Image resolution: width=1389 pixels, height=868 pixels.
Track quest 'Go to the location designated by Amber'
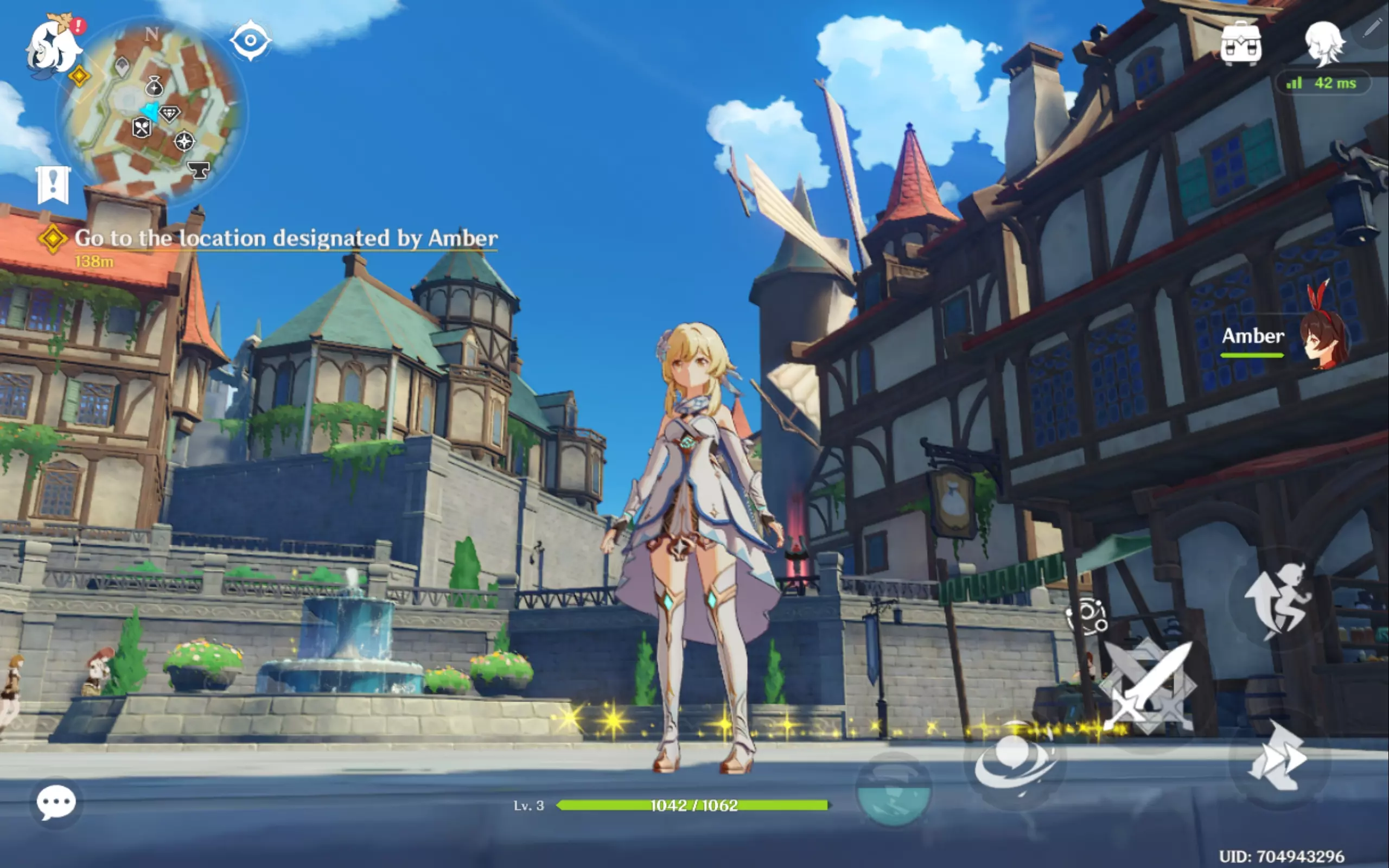point(285,238)
